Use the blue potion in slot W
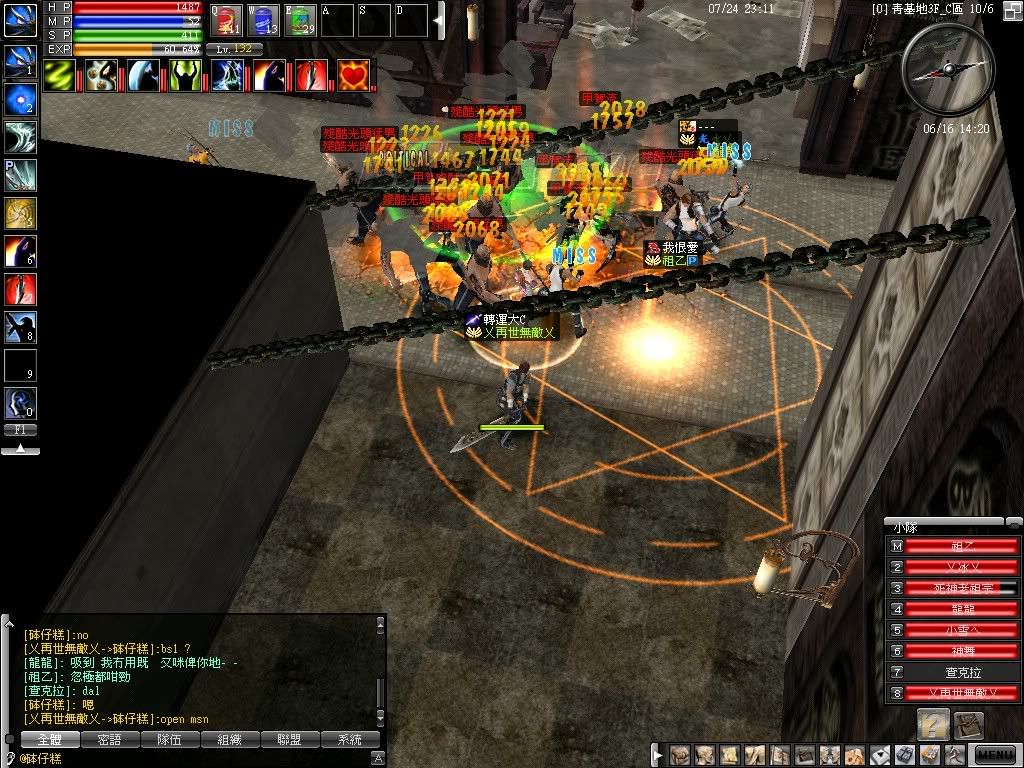This screenshot has width=1024, height=768. (x=262, y=20)
